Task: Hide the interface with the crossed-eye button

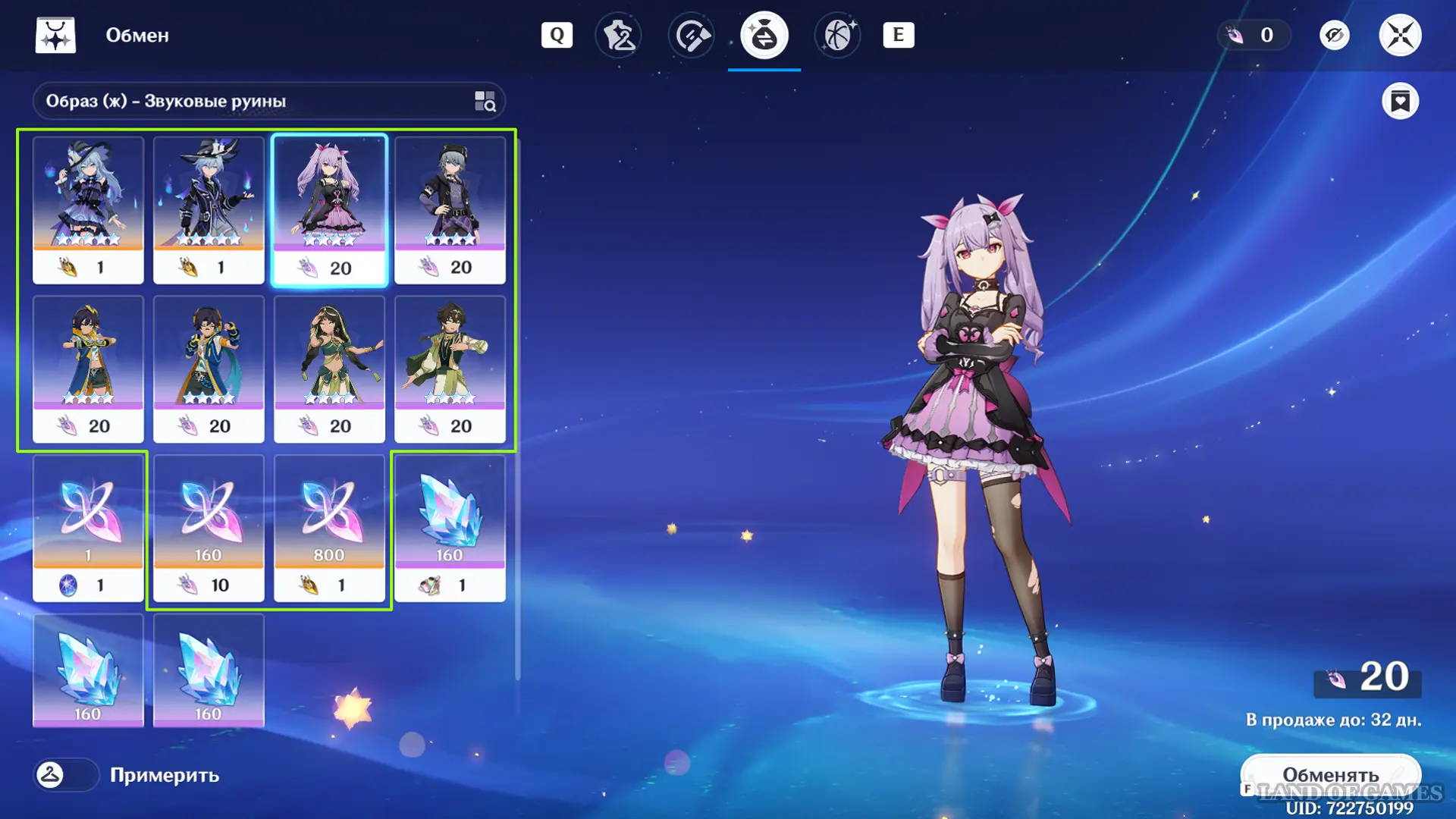Action: (x=1334, y=36)
